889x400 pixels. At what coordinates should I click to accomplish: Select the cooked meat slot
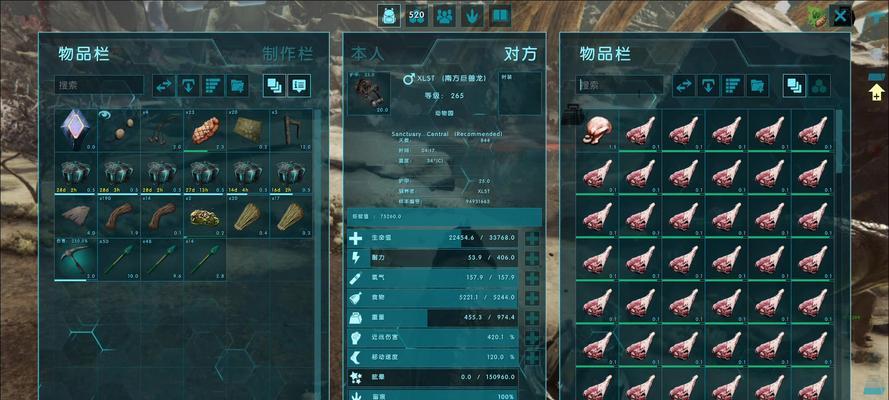click(206, 129)
